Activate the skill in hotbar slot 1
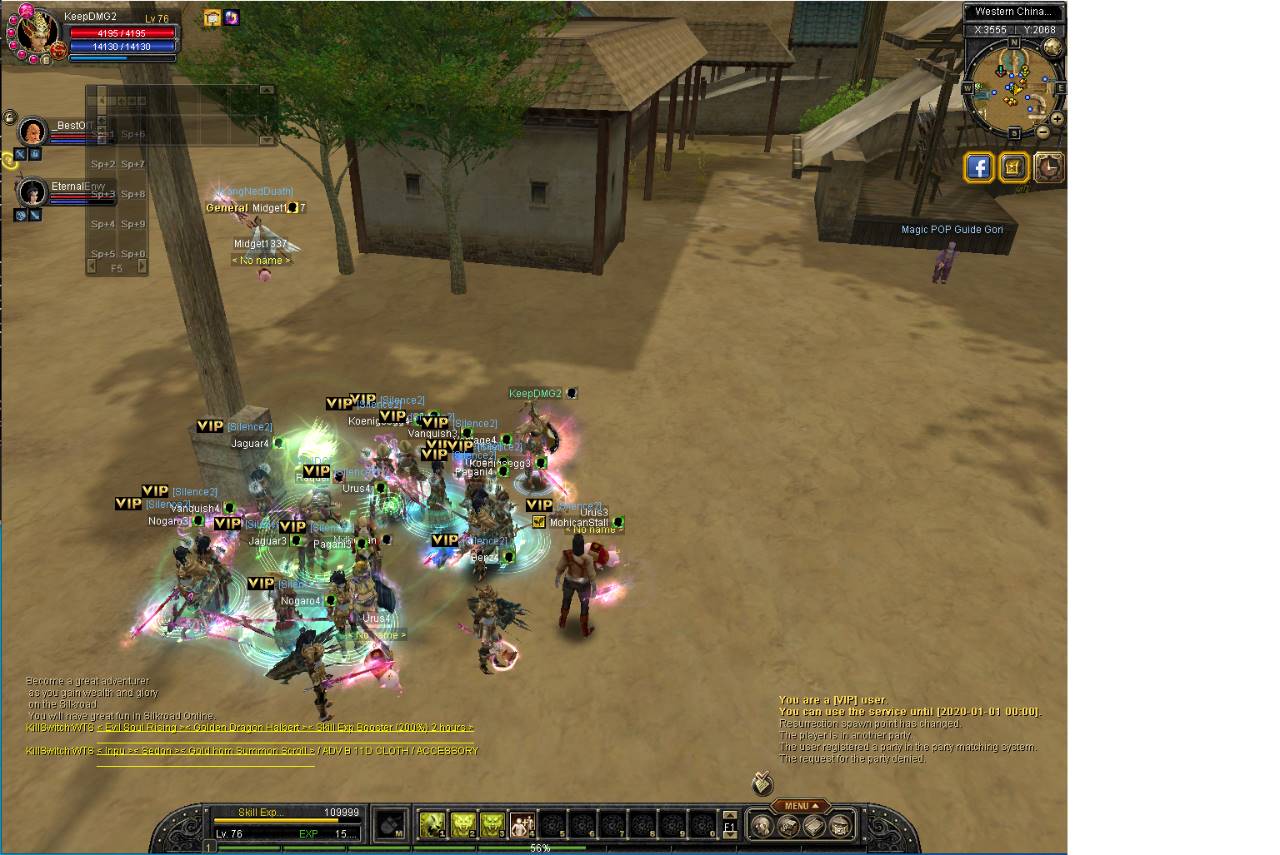 click(432, 824)
